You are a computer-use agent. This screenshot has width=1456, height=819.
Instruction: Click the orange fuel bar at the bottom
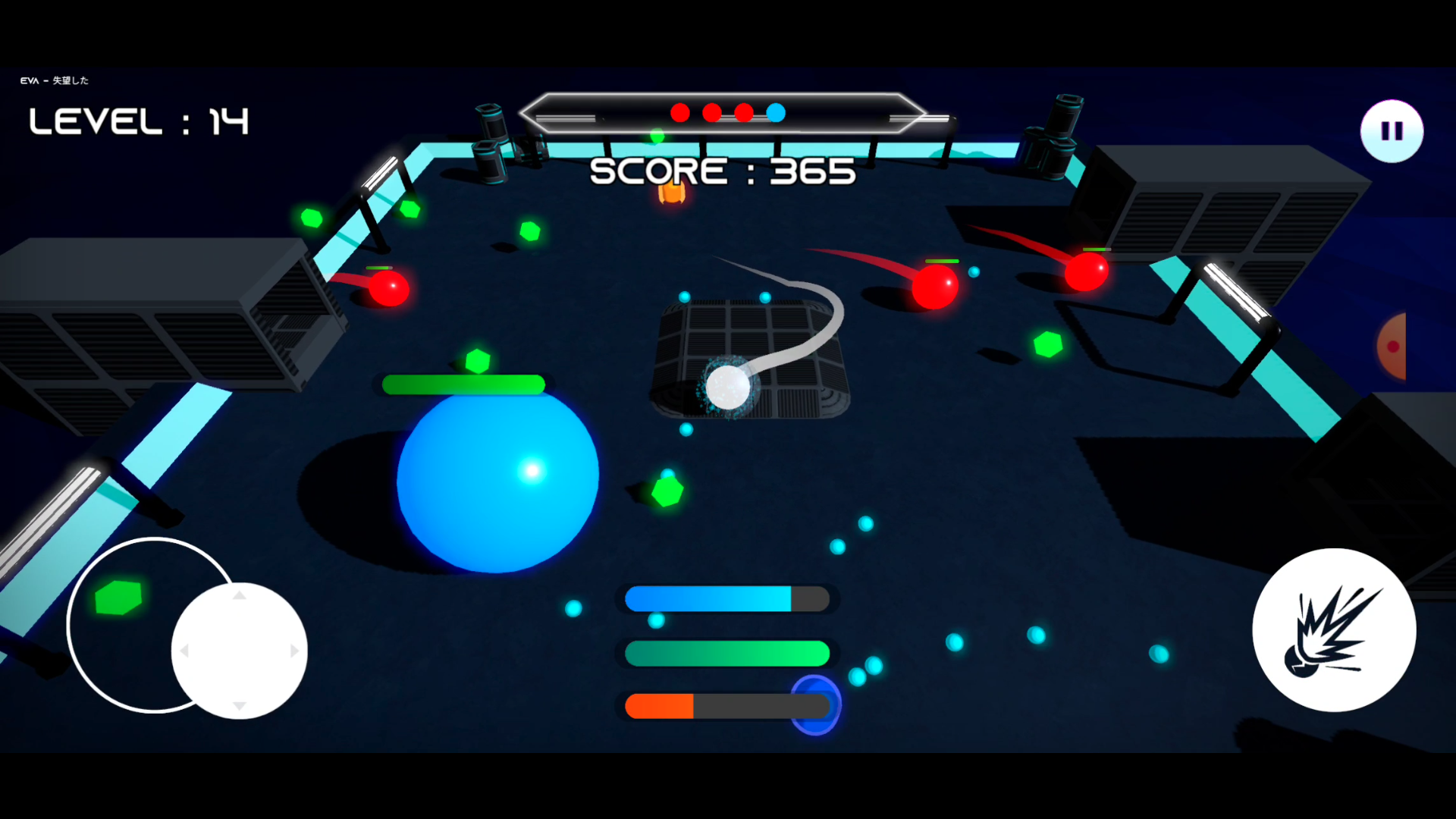pyautogui.click(x=660, y=705)
